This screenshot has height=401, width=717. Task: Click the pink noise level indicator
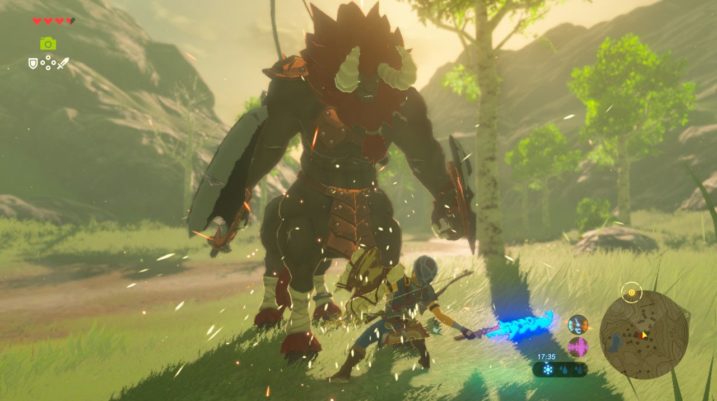[x=578, y=346]
